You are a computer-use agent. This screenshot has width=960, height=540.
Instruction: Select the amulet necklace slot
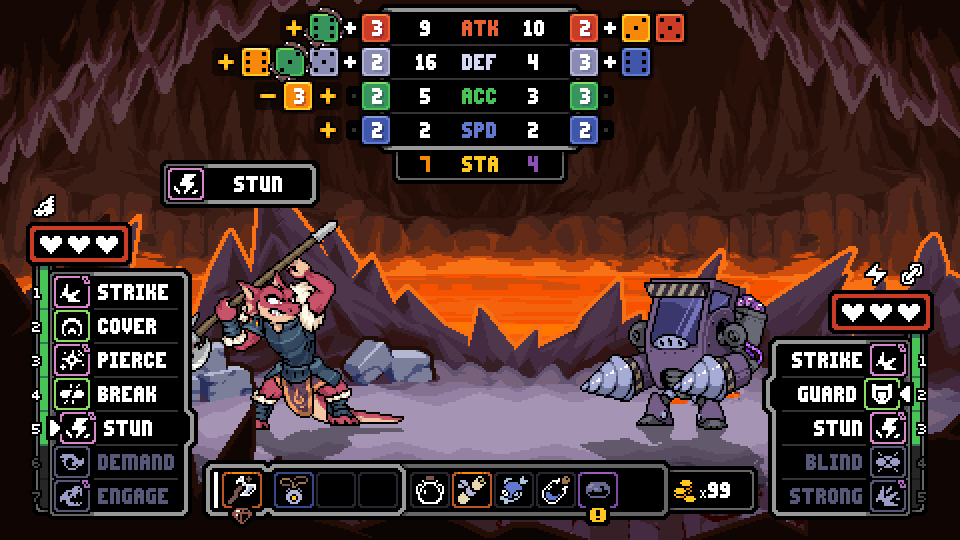tap(294, 490)
